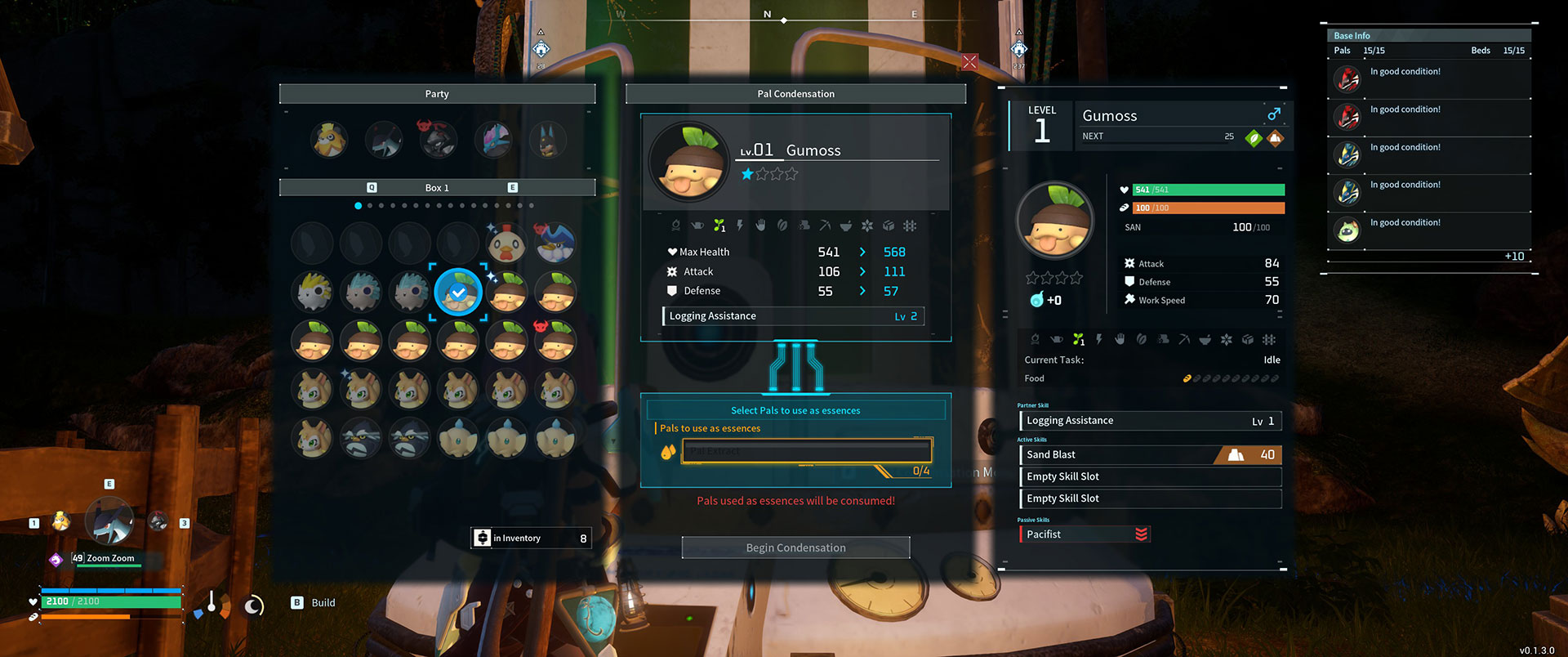Viewport: 1568px width, 657px height.
Task: Click the Pal sphere icon in Gumoss details
Action: 1036,300
